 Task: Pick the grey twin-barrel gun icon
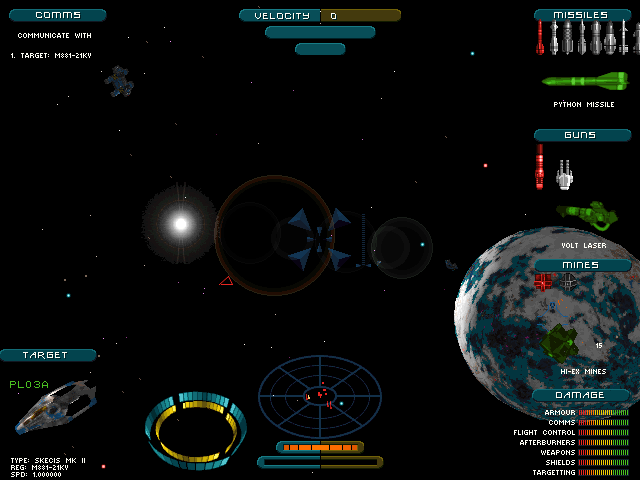[x=564, y=174]
